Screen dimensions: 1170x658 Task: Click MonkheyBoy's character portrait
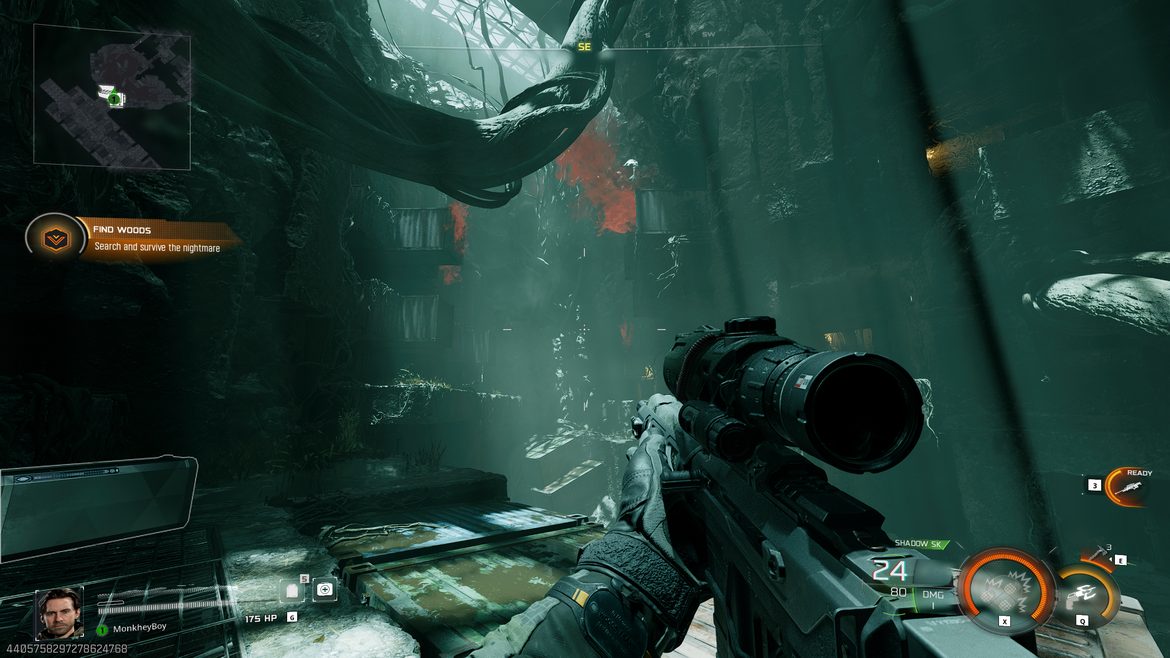pyautogui.click(x=59, y=613)
